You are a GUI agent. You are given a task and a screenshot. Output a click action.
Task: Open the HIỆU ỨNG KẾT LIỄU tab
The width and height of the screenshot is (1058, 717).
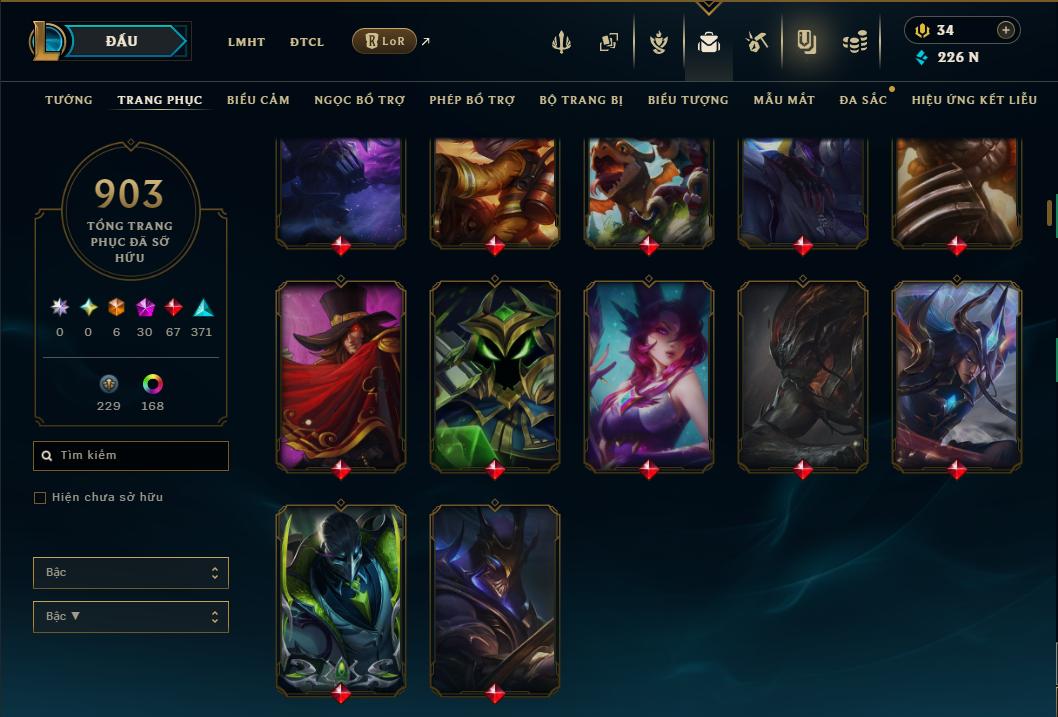point(974,100)
